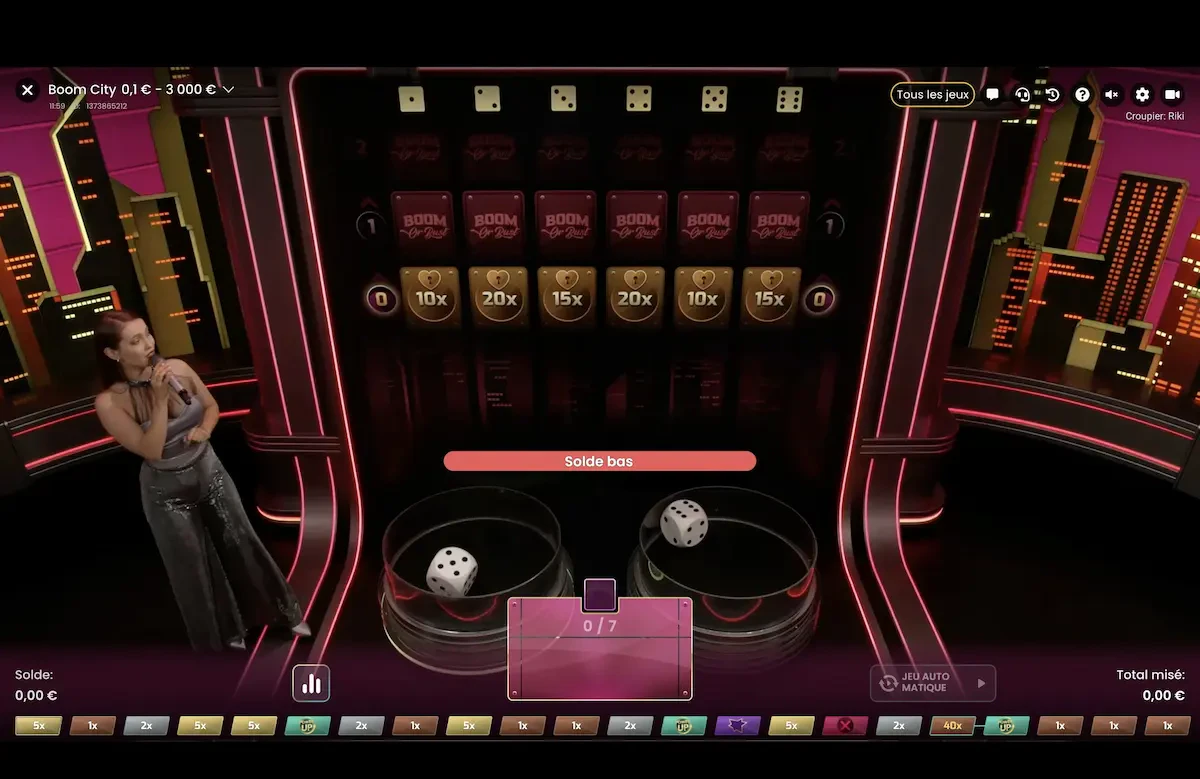Open the Tous les jeux lobby
The width and height of the screenshot is (1200, 779).
tap(932, 94)
